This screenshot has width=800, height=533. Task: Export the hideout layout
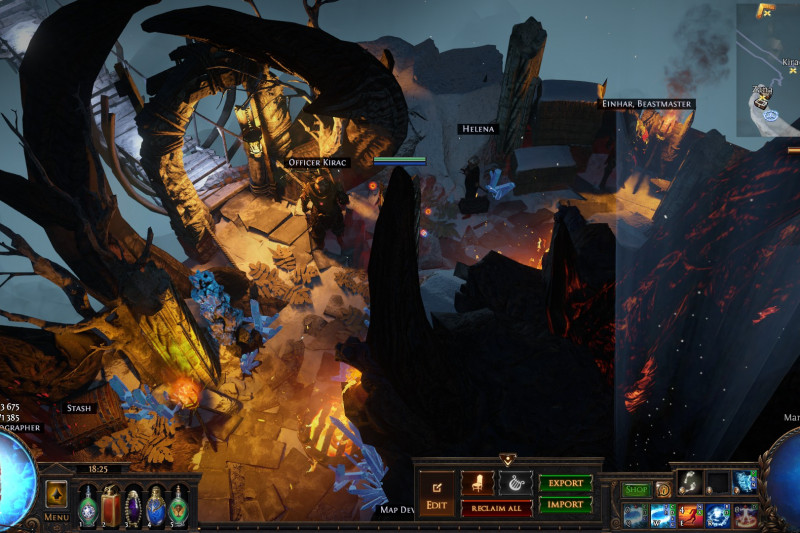(565, 483)
